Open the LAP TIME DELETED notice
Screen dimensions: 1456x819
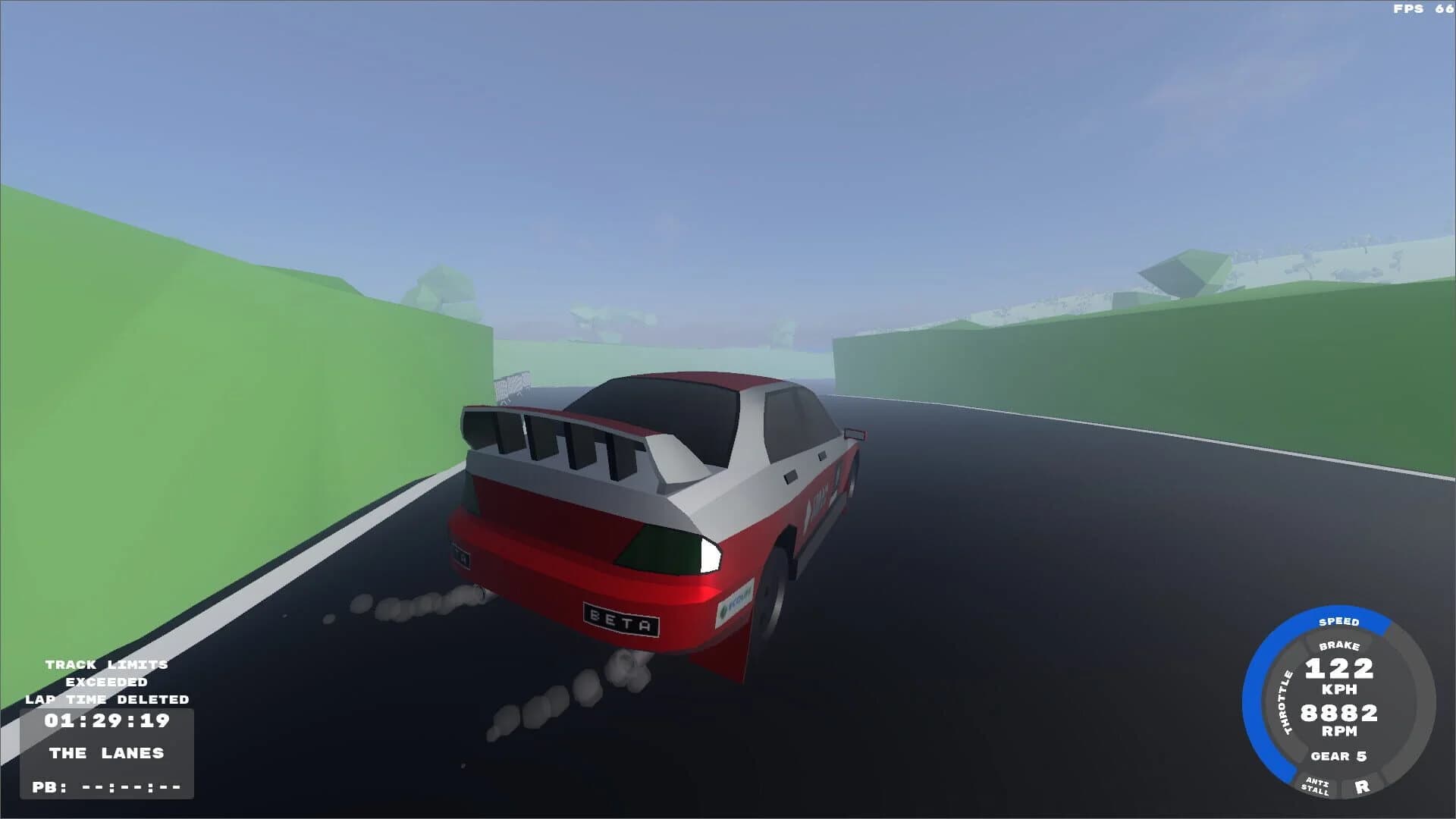106,699
